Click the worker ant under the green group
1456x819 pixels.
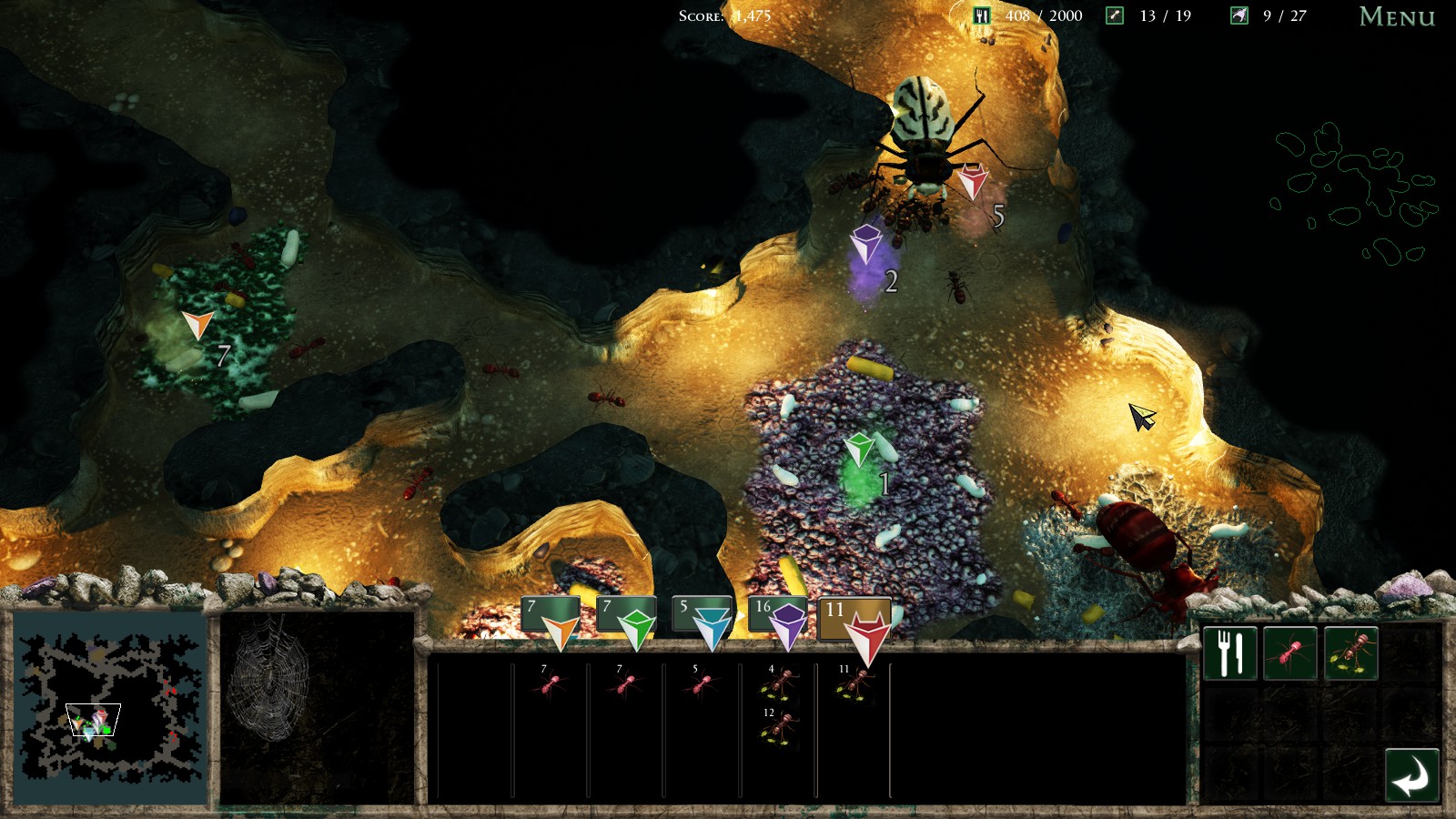point(624,684)
